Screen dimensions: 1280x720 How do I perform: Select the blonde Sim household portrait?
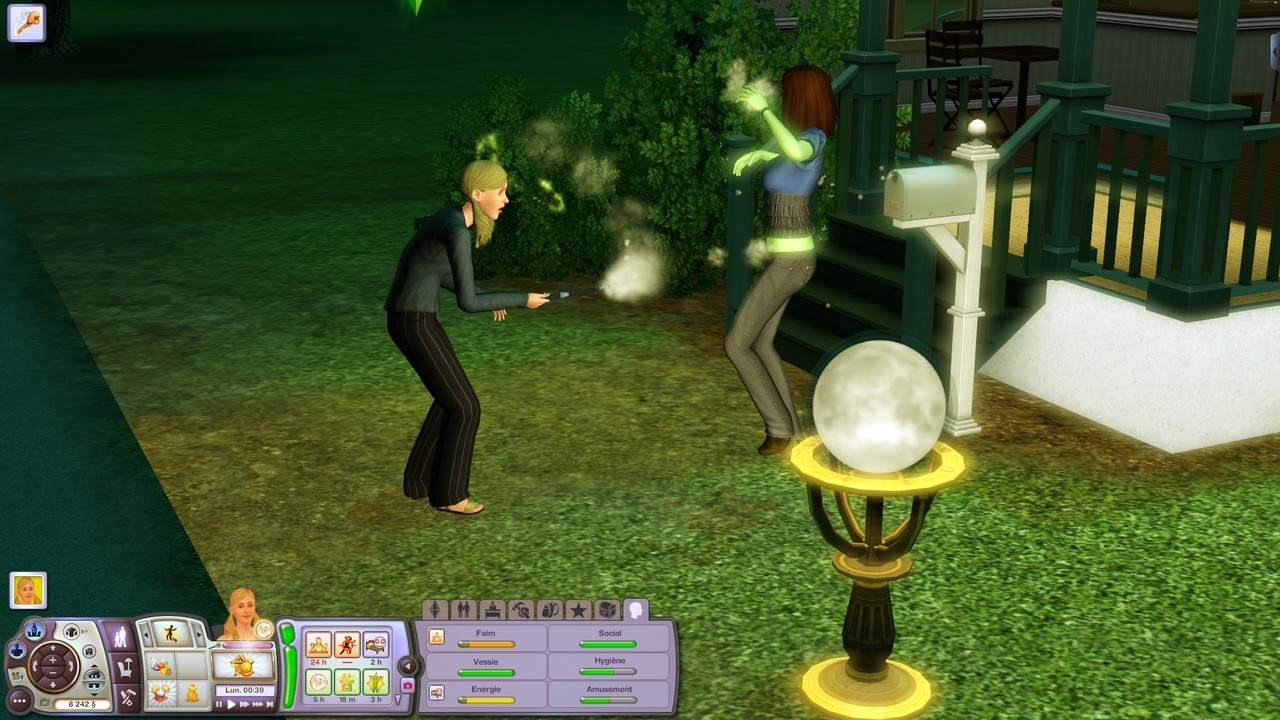coord(28,590)
